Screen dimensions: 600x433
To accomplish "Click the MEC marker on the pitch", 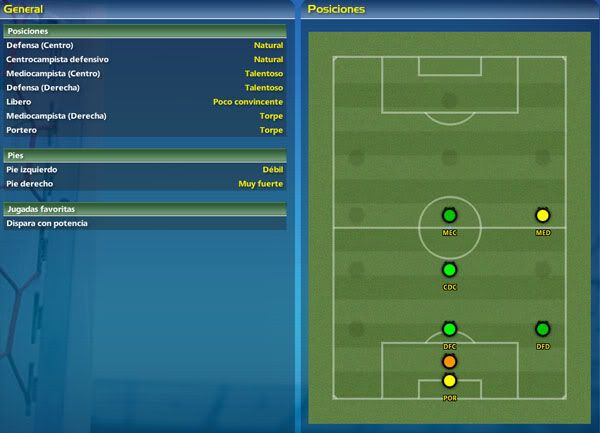I will (x=449, y=215).
